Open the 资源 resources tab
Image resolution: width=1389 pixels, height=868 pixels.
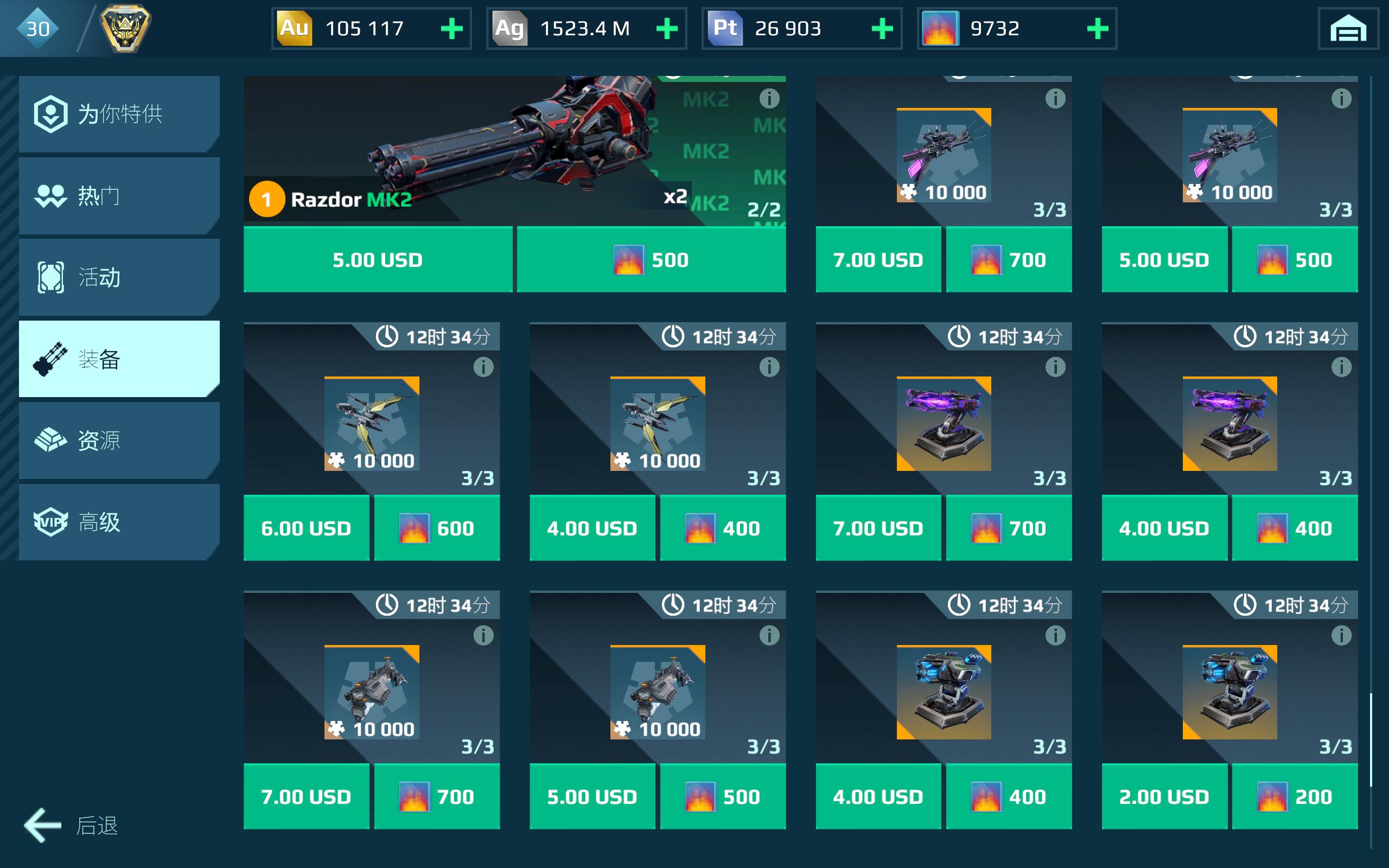click(119, 441)
